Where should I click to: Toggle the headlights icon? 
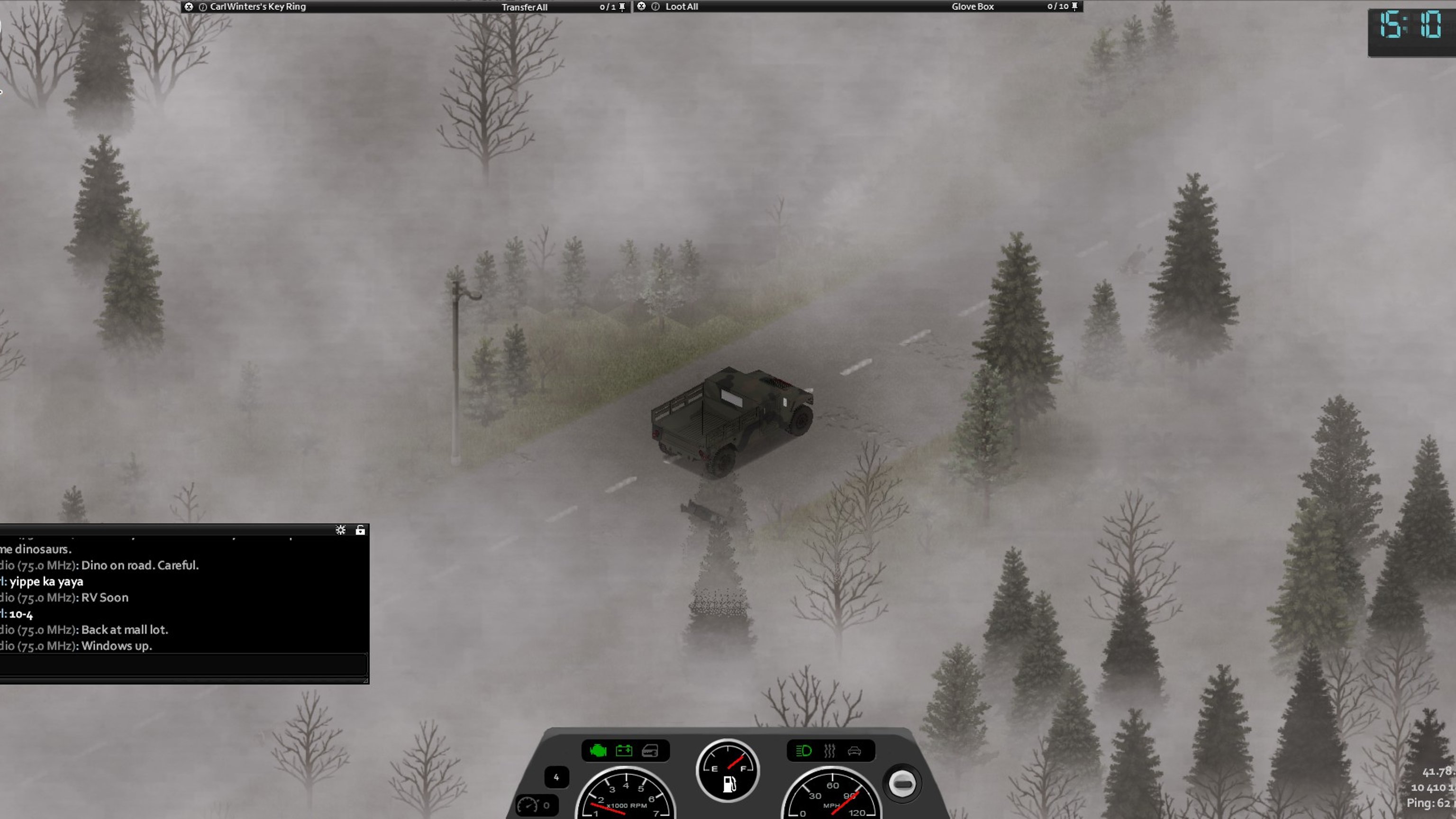(x=803, y=751)
